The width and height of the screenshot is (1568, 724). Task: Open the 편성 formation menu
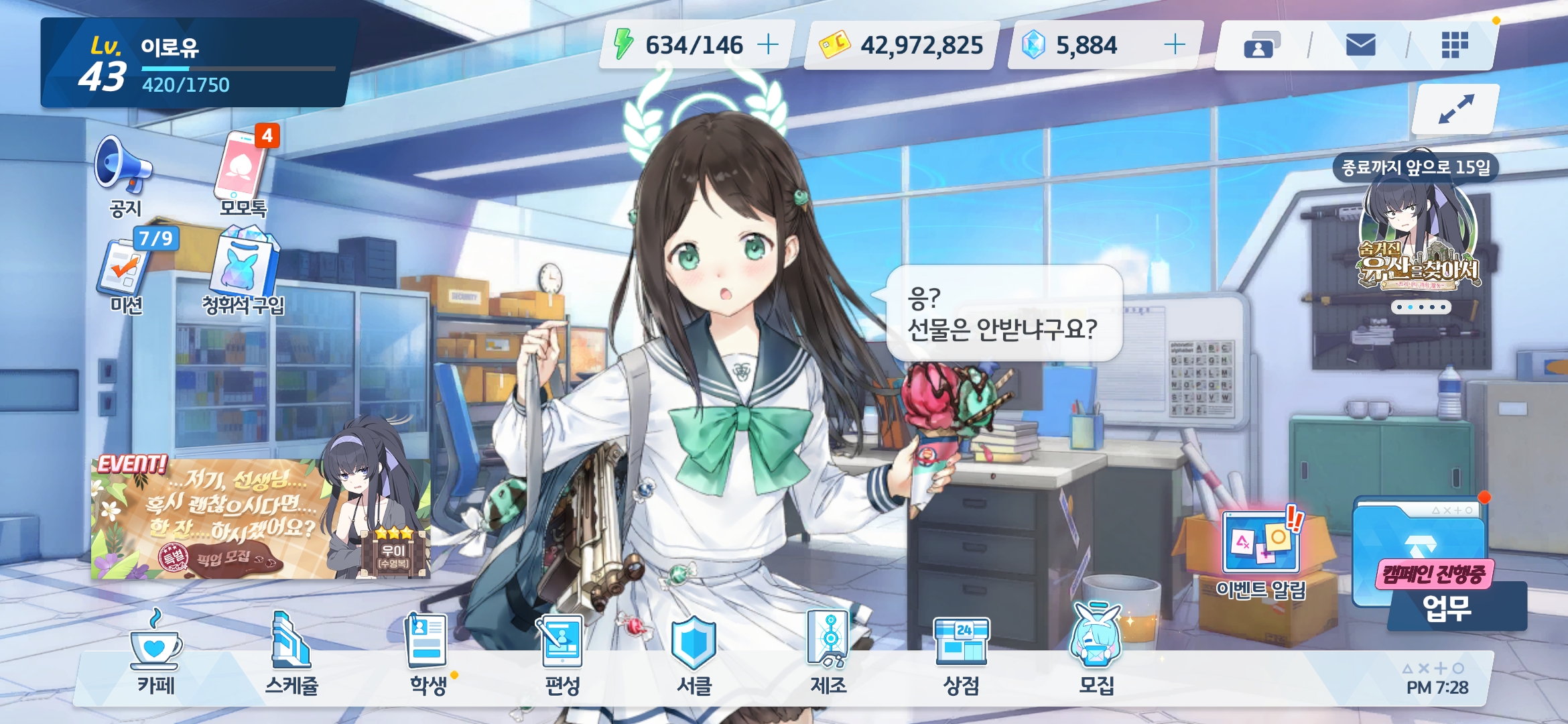click(562, 654)
